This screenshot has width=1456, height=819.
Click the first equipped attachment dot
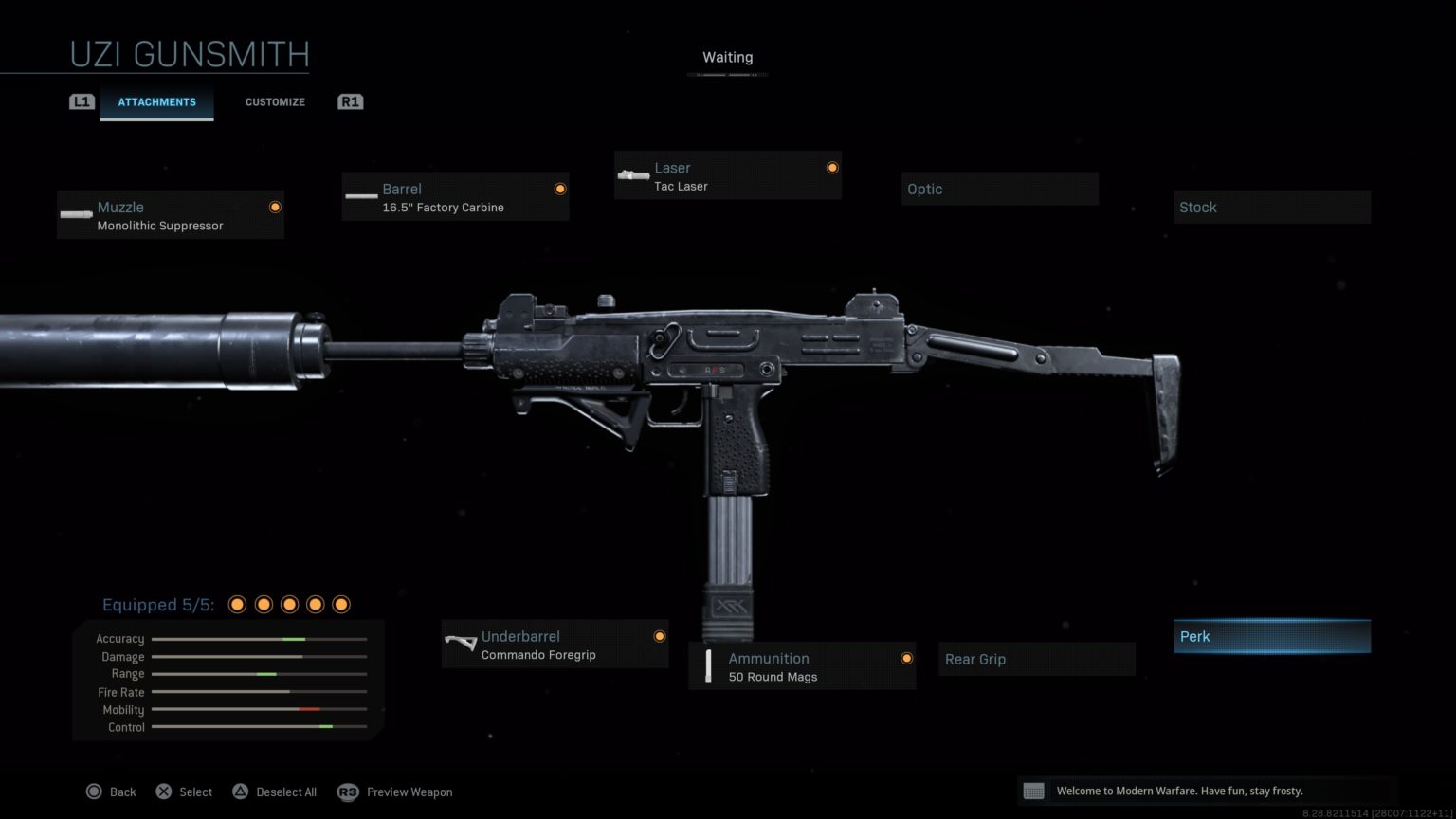click(x=236, y=604)
